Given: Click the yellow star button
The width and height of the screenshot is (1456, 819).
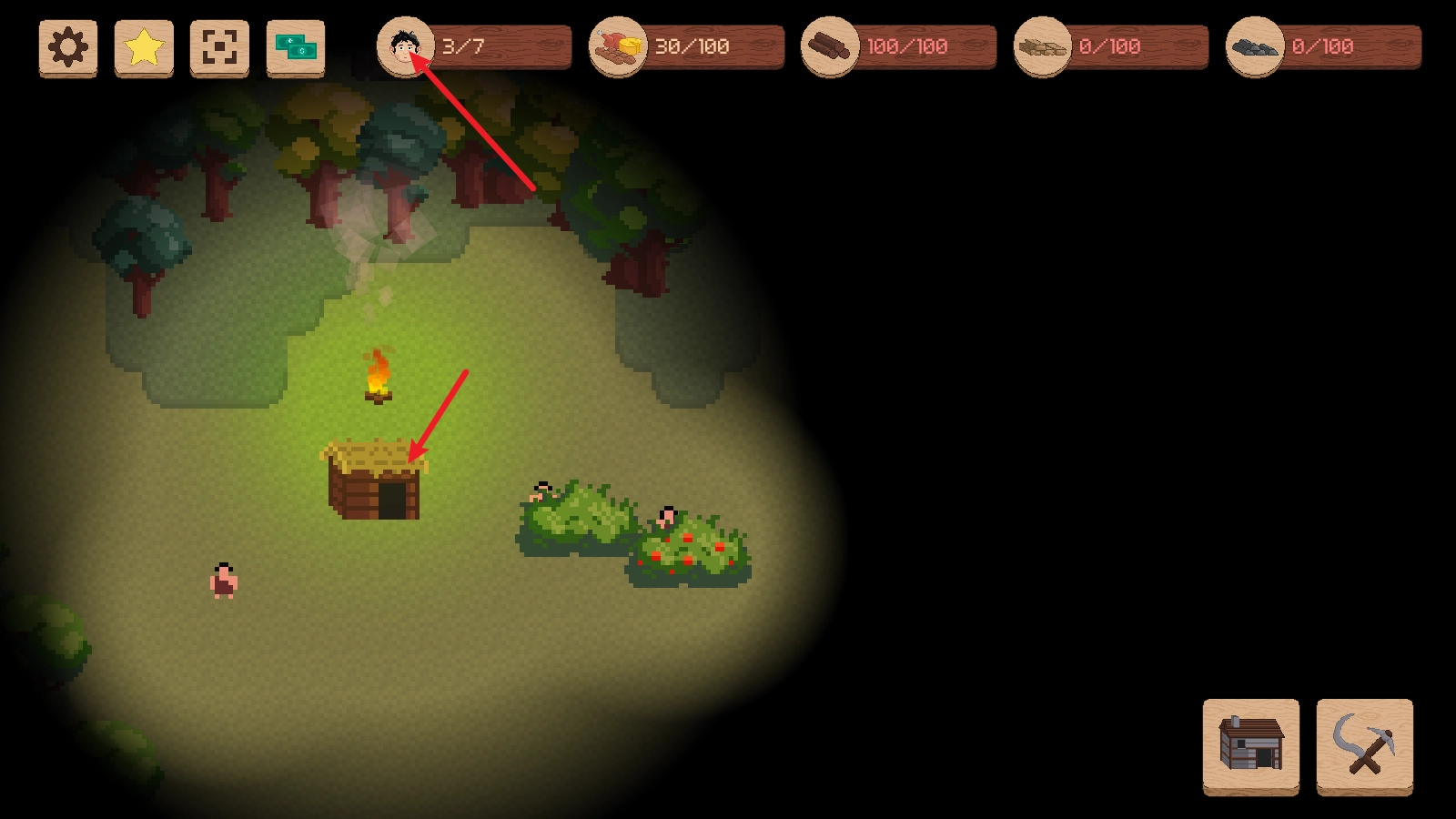Looking at the screenshot, I should pos(144,47).
